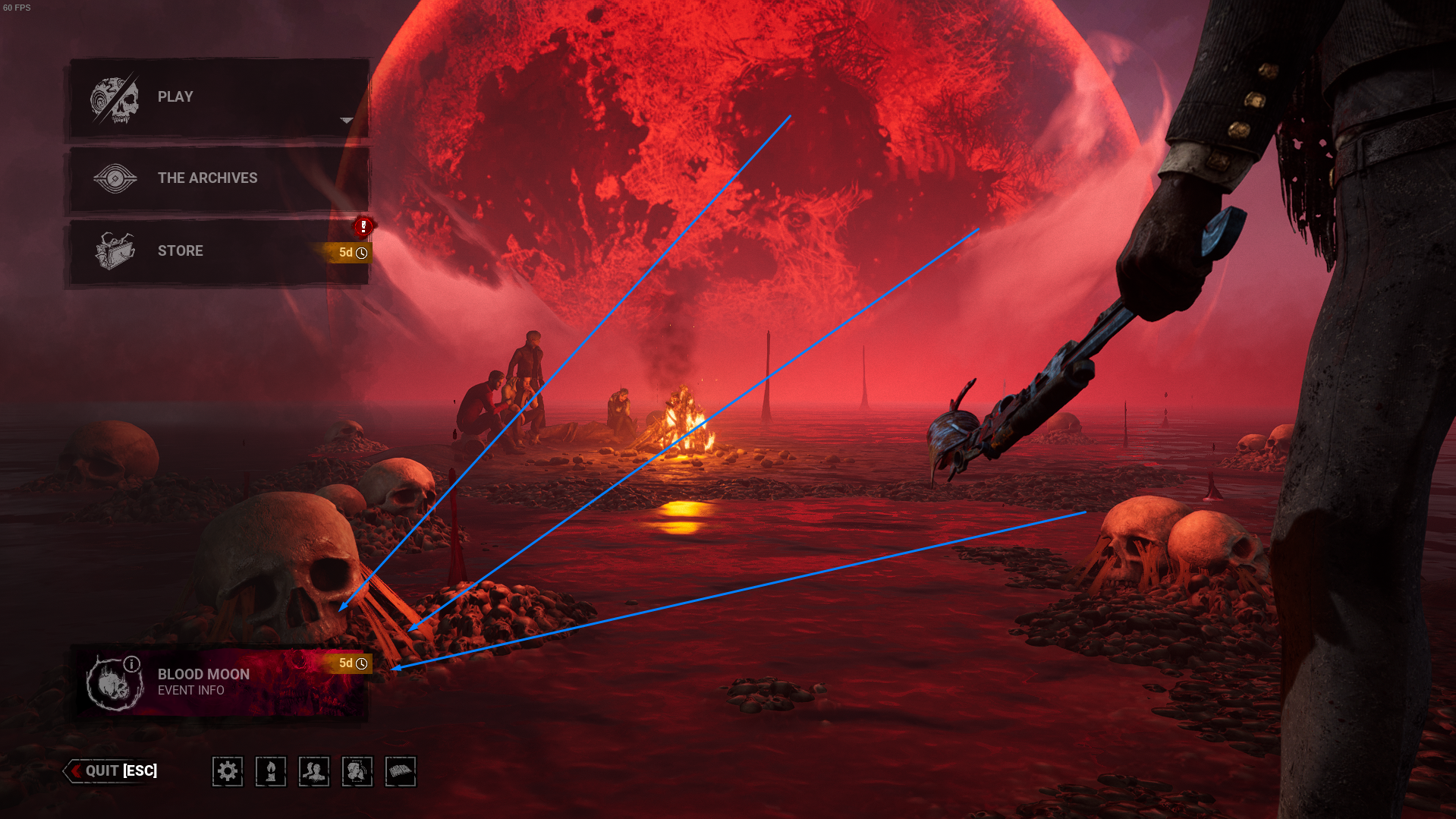Select the candle icon button
1456x819 pixels.
[x=271, y=772]
